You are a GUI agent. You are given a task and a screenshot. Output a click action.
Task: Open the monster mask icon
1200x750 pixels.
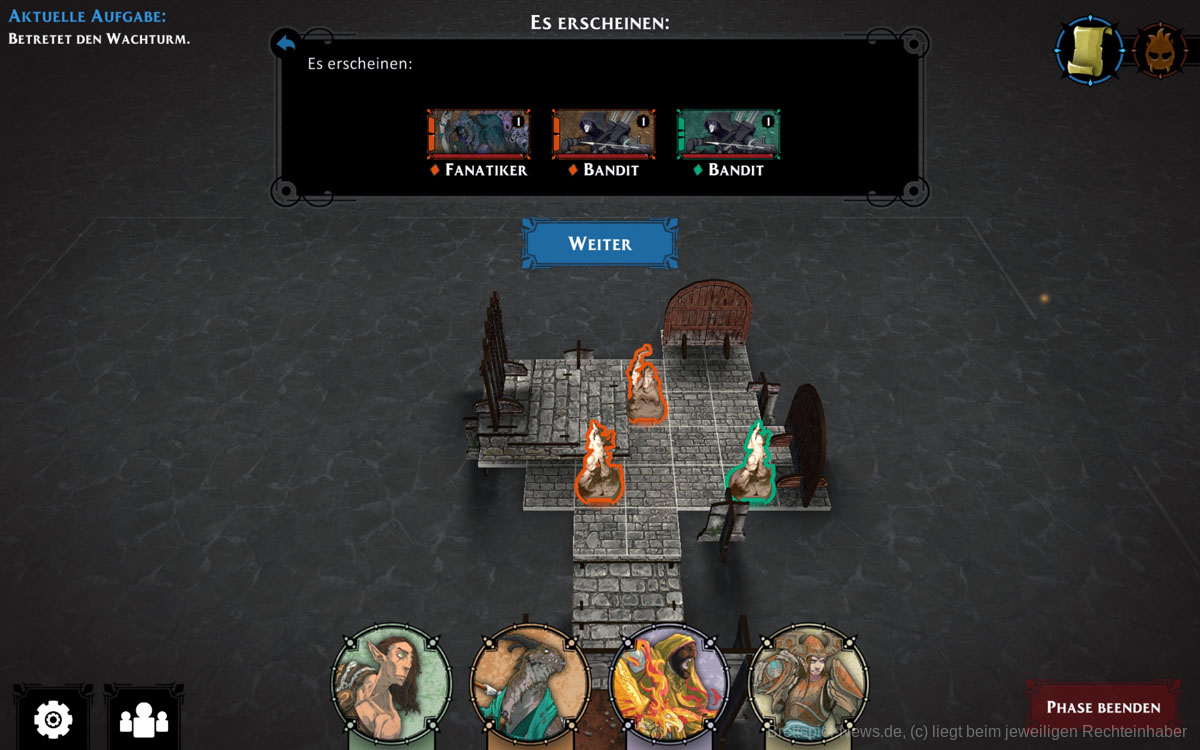coord(1160,50)
